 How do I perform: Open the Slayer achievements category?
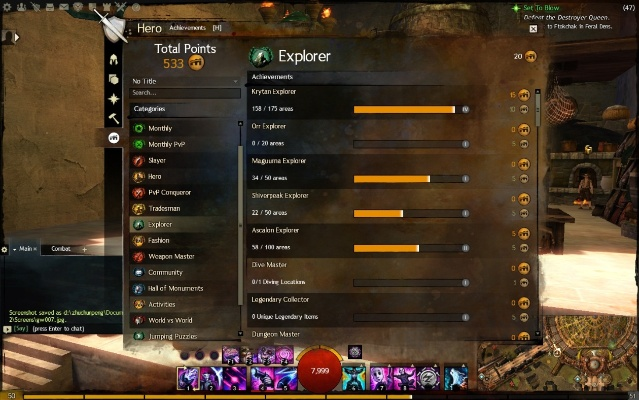pos(157,160)
